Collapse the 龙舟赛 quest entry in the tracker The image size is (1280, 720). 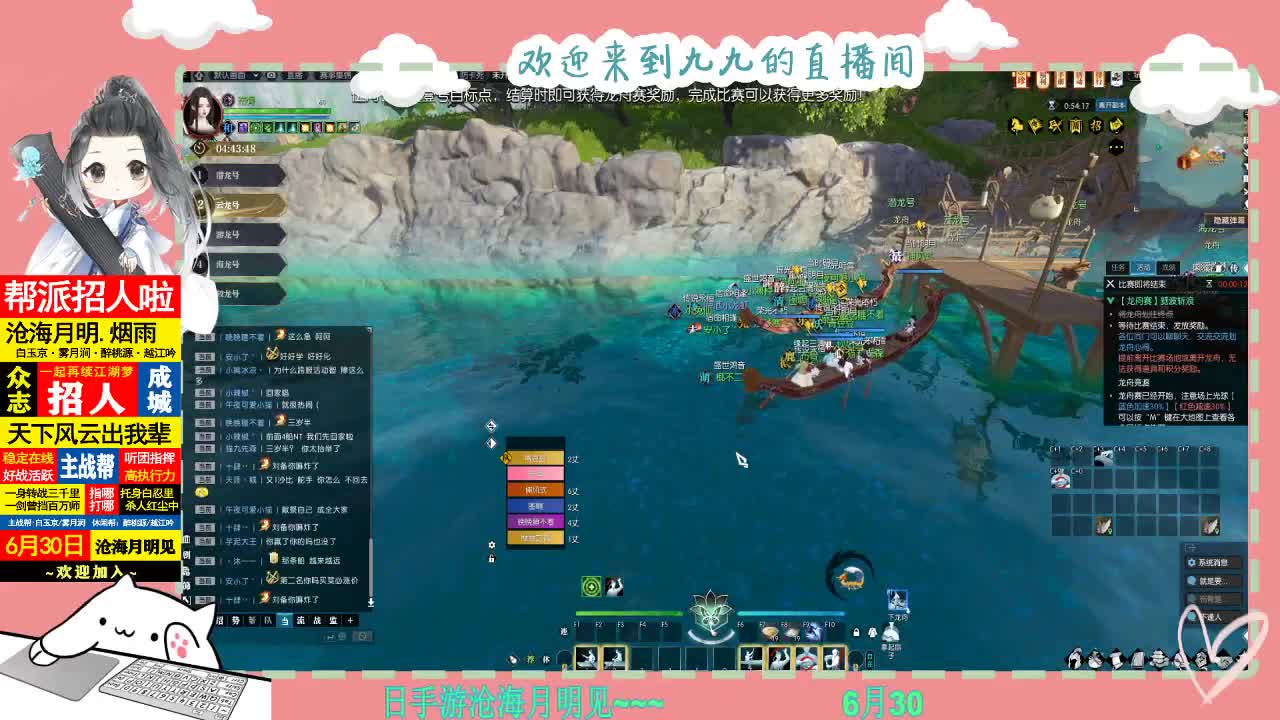pos(1110,300)
